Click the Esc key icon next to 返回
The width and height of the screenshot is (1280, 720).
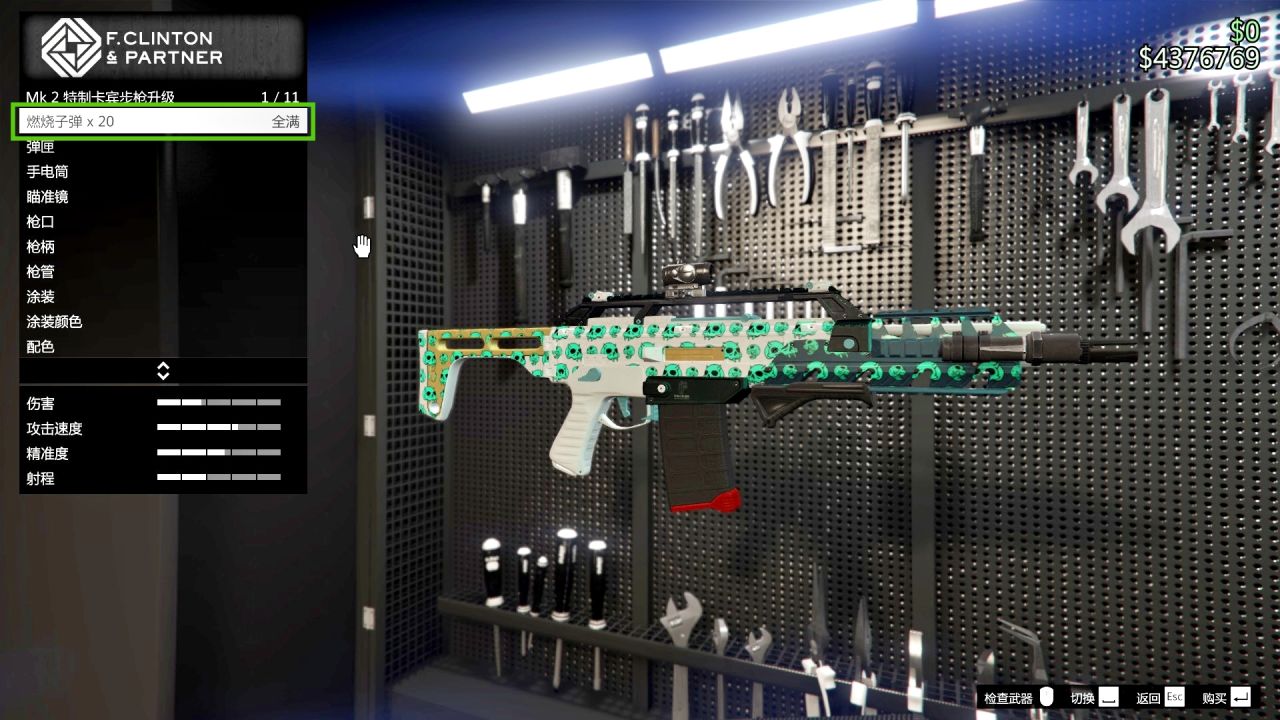point(1173,697)
